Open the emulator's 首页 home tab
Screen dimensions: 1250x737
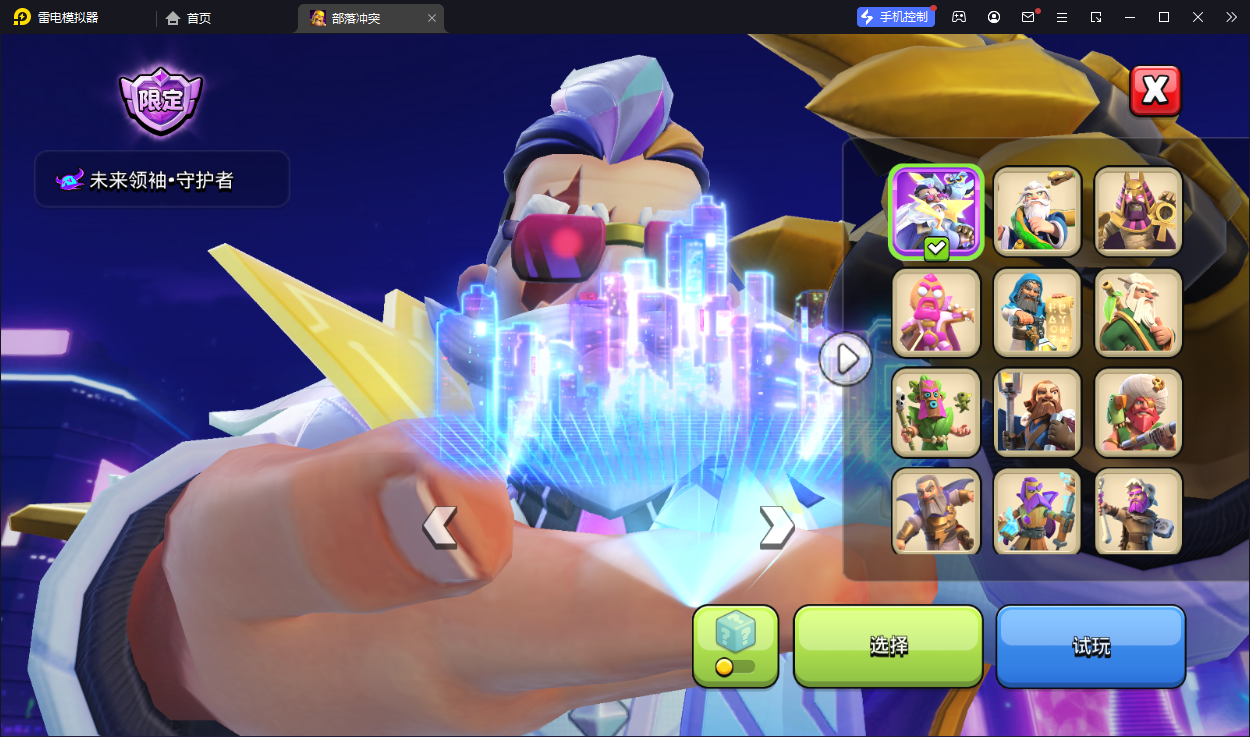[189, 18]
